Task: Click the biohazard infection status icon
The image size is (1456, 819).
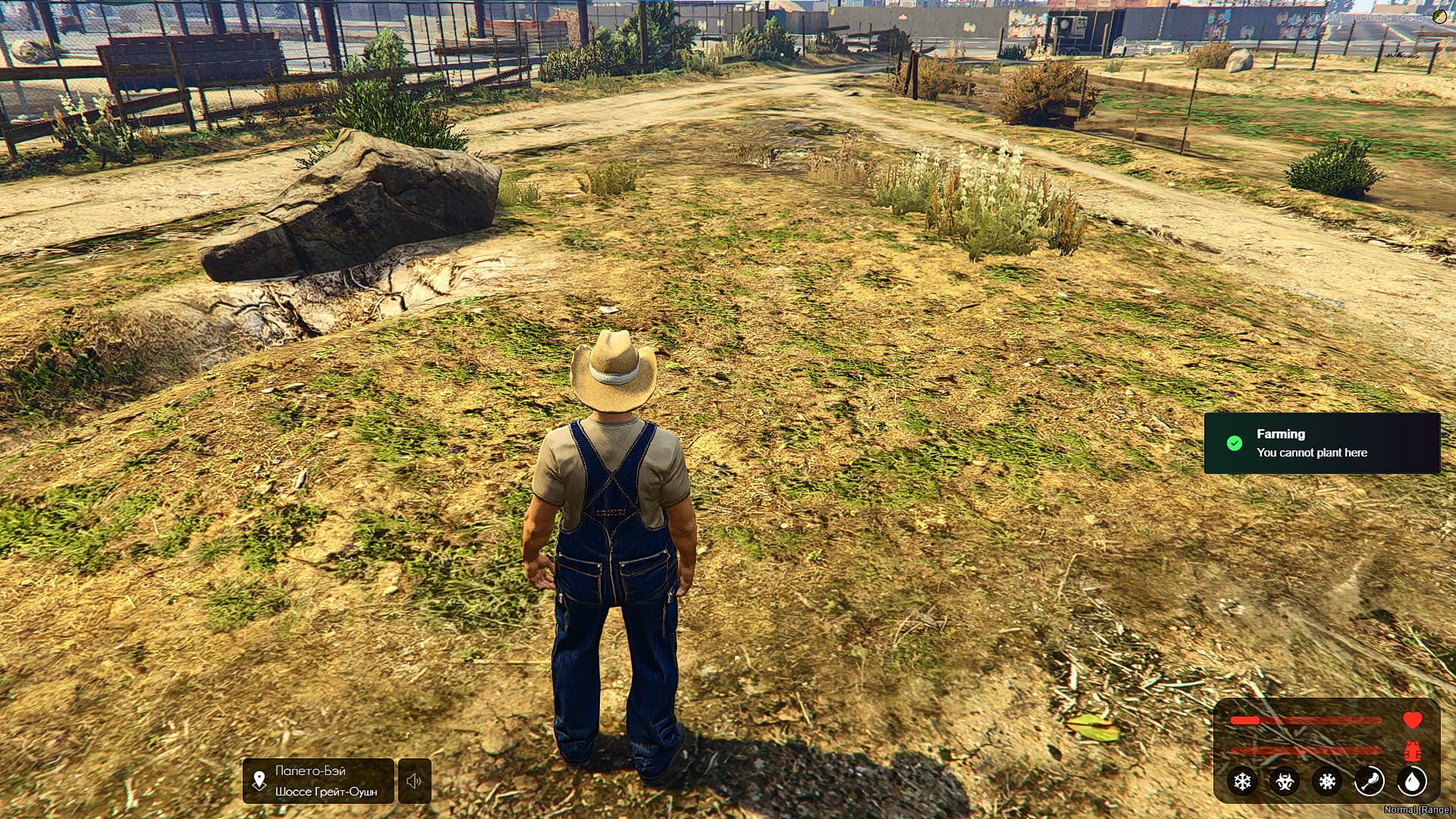Action: [1285, 782]
